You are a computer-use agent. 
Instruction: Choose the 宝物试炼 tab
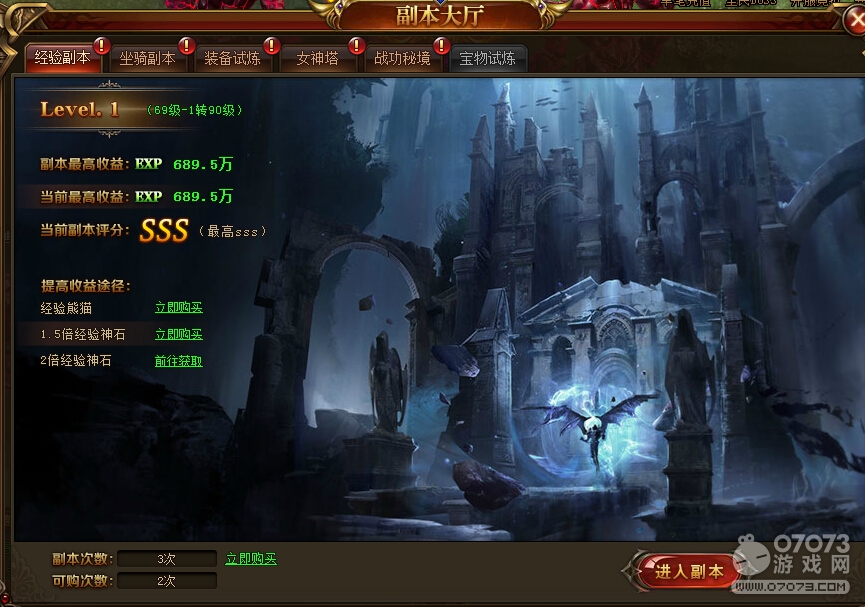[487, 59]
